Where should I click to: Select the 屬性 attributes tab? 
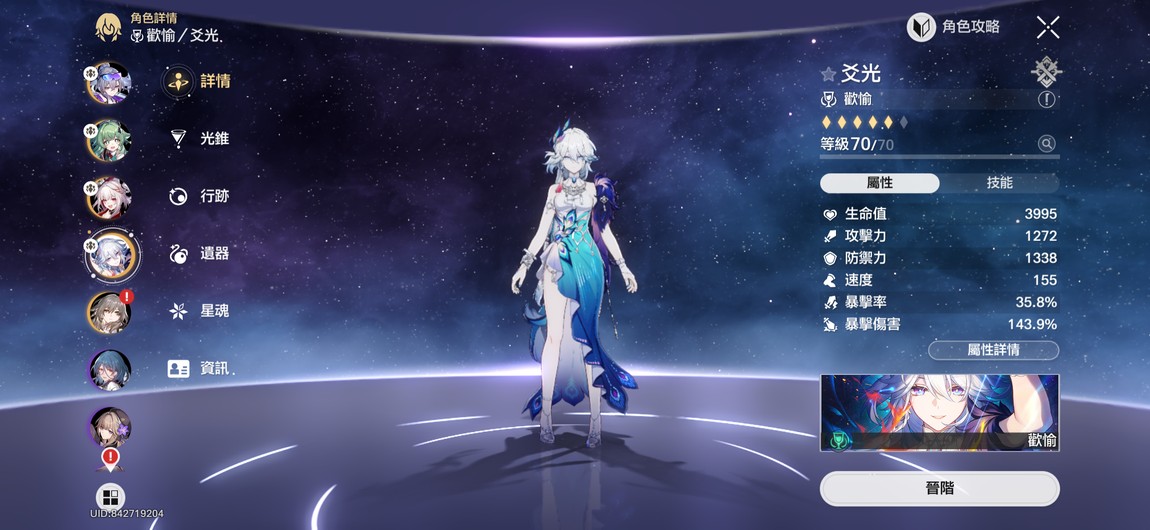pos(879,183)
